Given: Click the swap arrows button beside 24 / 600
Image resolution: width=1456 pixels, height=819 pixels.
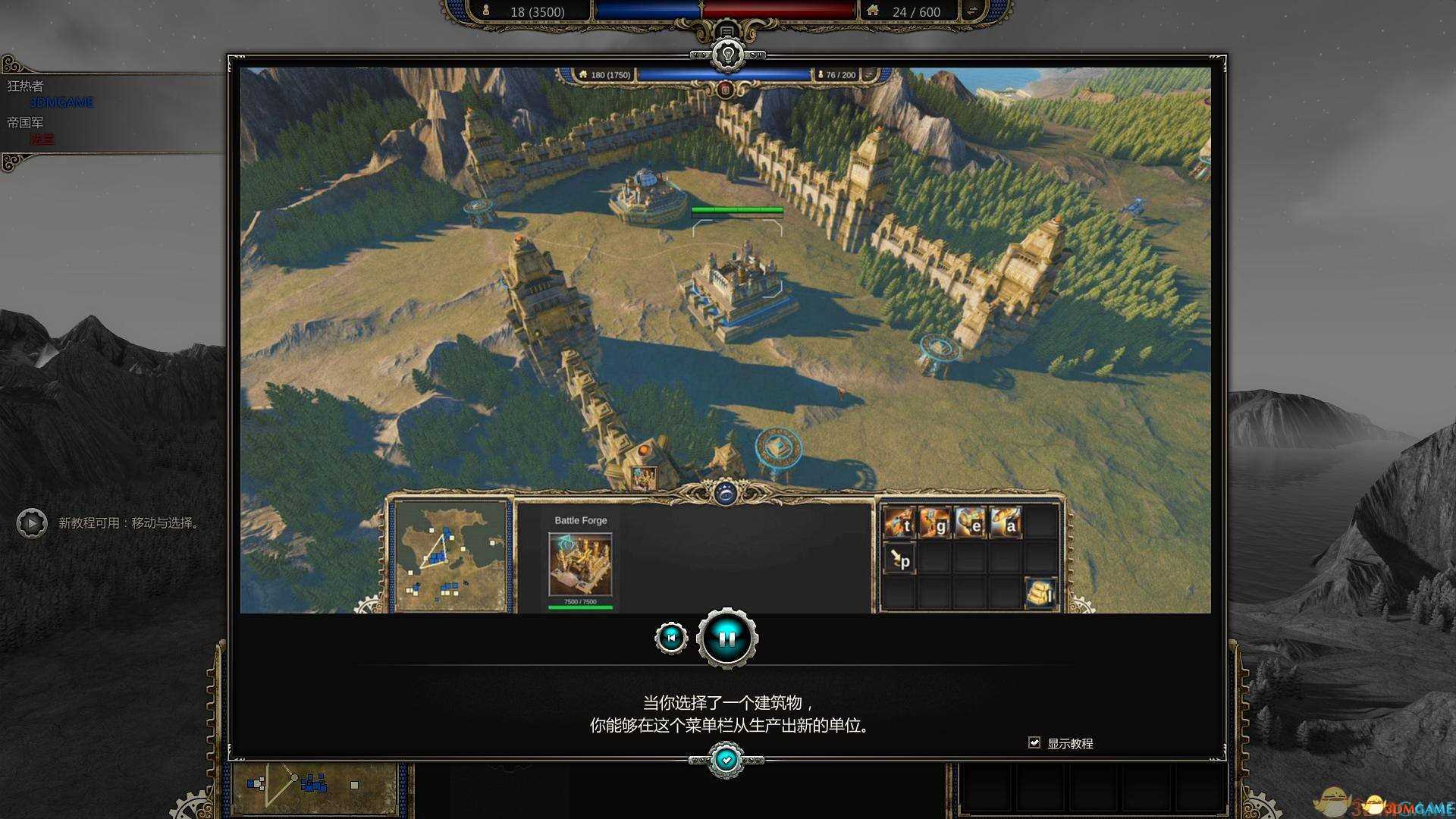Looking at the screenshot, I should (x=970, y=11).
